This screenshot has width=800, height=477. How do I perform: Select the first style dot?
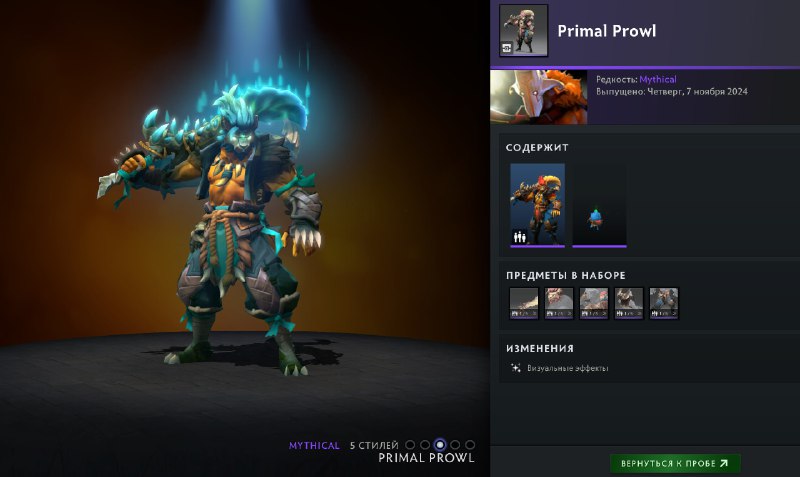coord(410,444)
